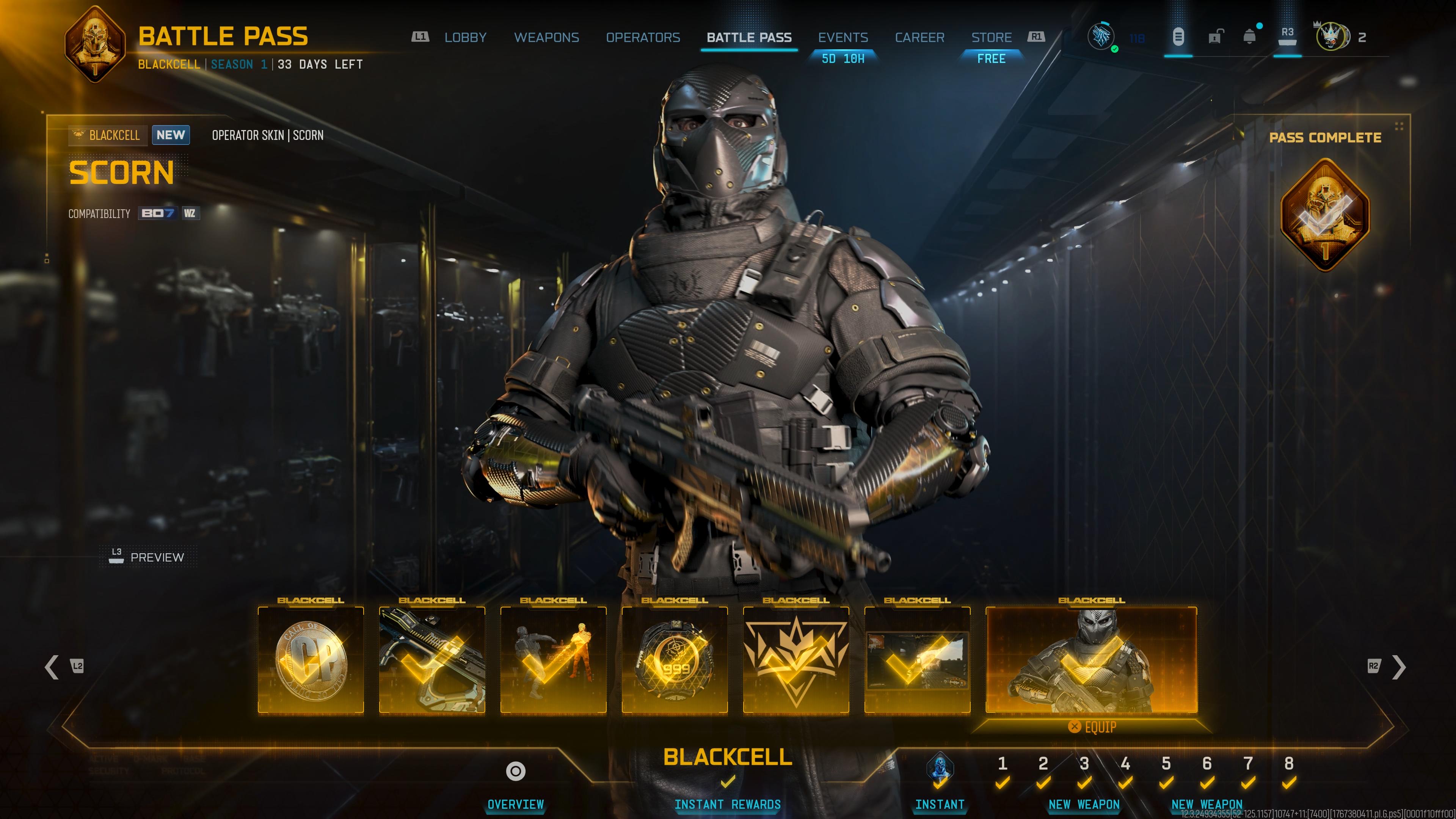Select the finishing move reward tile

(553, 660)
